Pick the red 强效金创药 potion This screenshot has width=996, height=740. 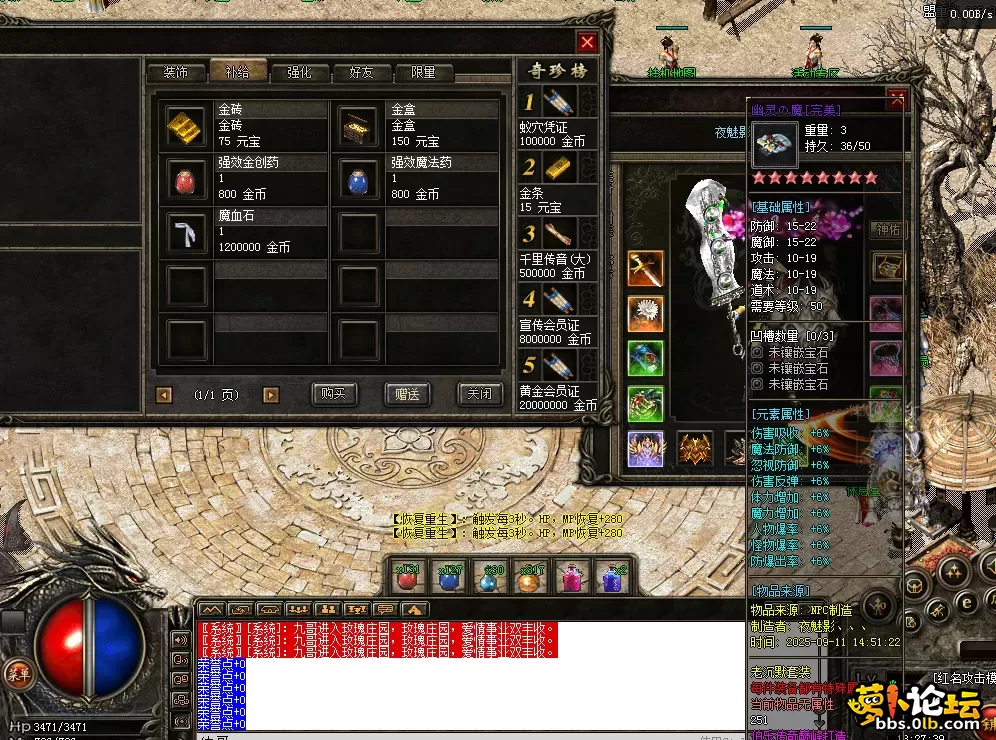pyautogui.click(x=186, y=179)
